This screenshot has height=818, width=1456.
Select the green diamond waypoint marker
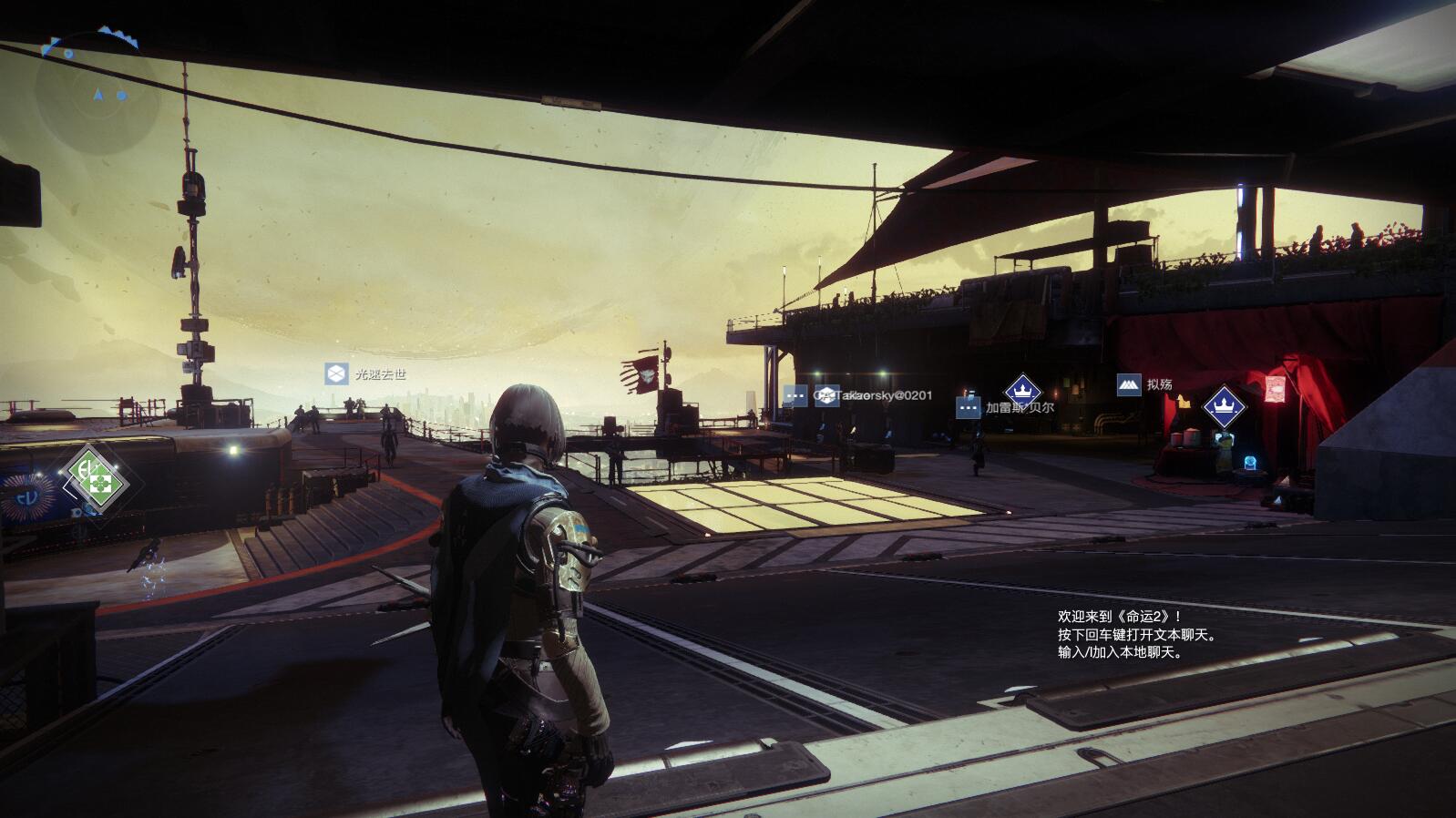tap(94, 475)
